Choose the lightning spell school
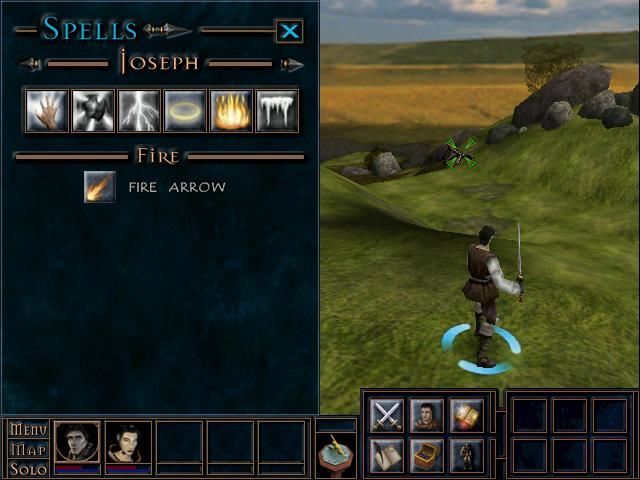This screenshot has height=480, width=640. (139, 111)
